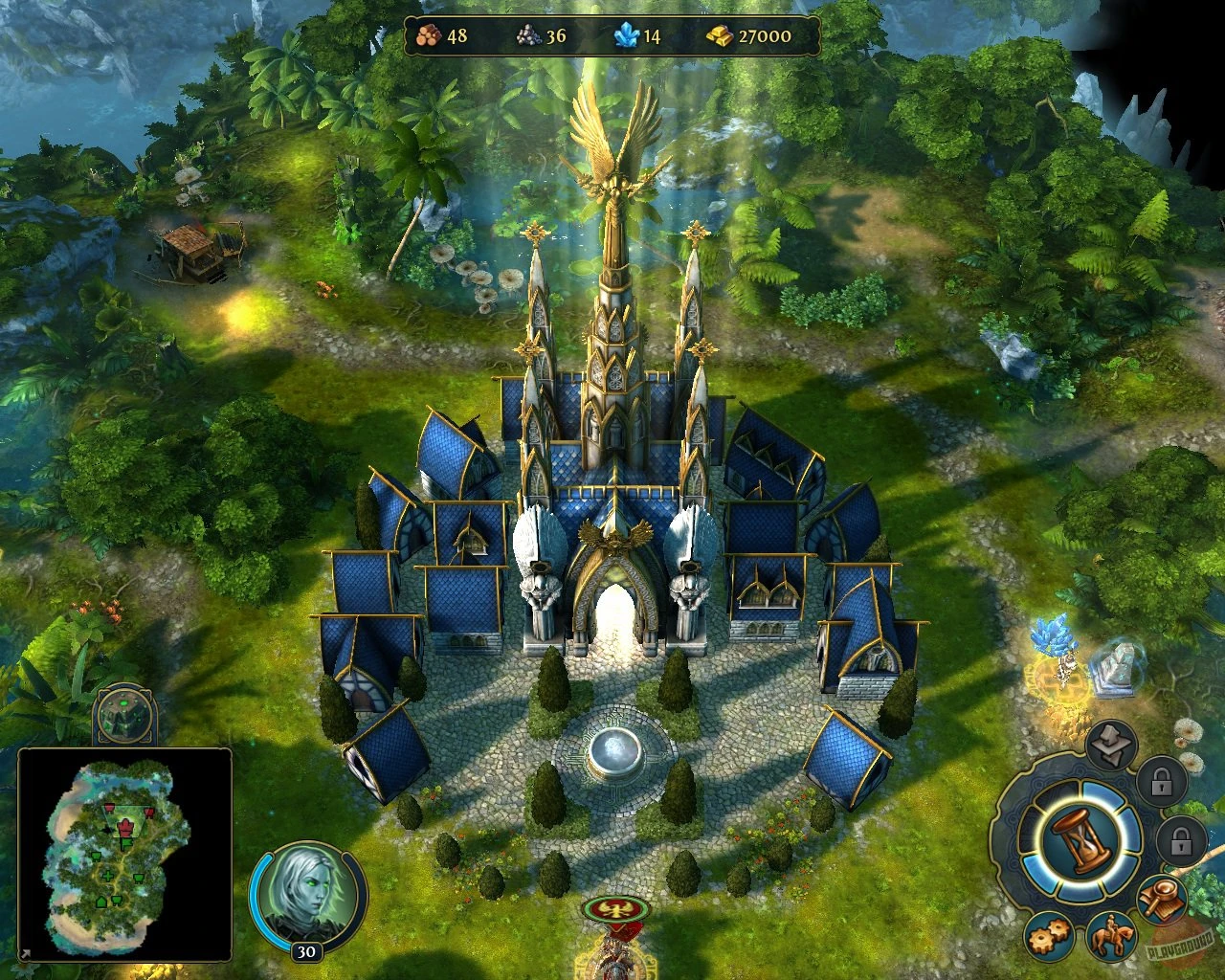The image size is (1225, 980).
Task: End the turn with the hourglass icon
Action: tap(1082, 838)
